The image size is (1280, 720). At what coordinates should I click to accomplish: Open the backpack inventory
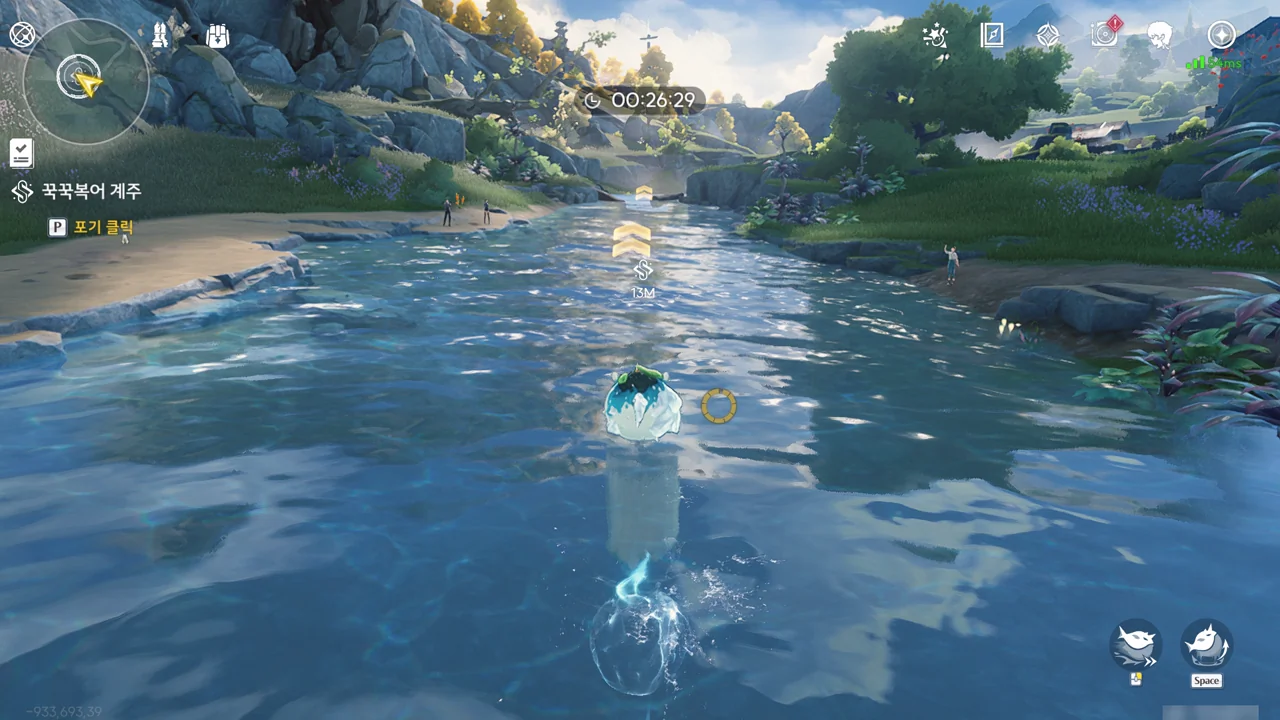(217, 36)
